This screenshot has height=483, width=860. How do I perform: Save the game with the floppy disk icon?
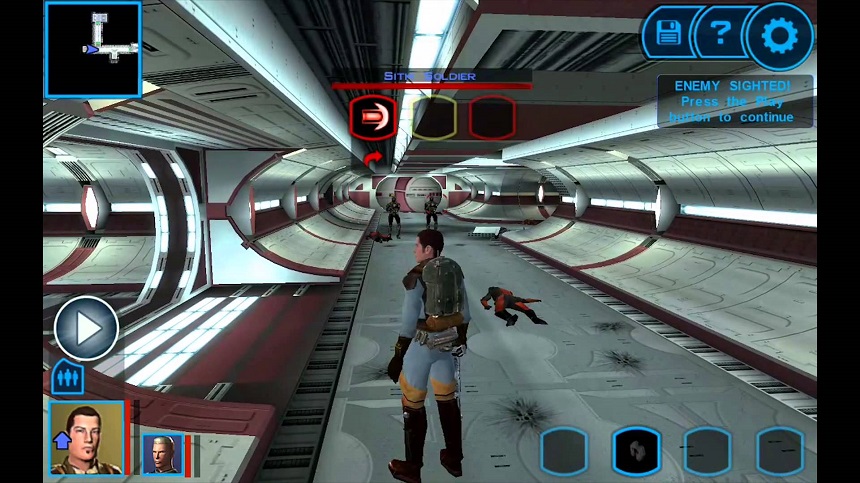coord(667,35)
